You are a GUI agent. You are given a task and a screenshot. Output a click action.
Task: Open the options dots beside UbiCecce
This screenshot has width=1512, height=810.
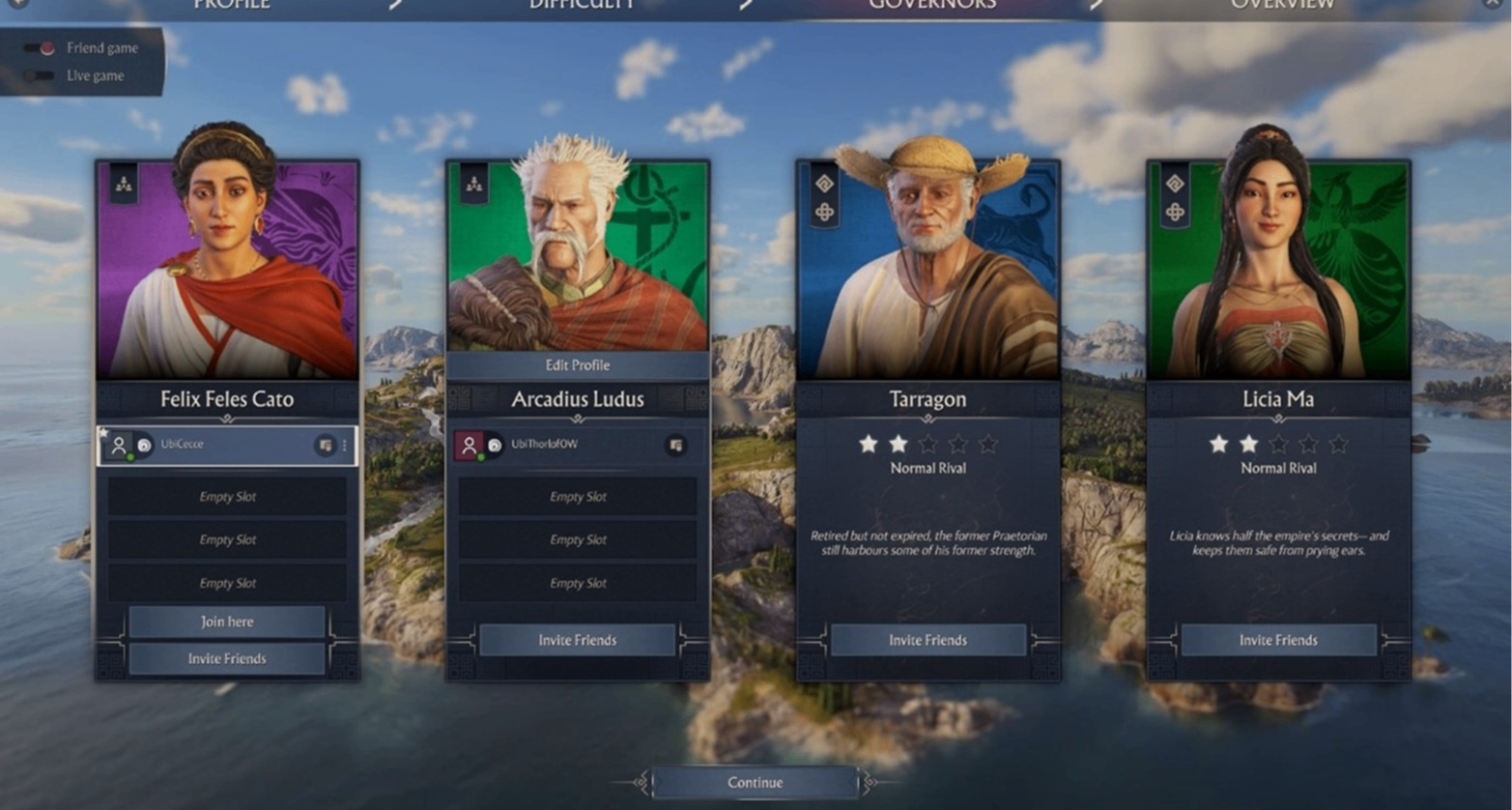pyautogui.click(x=345, y=446)
